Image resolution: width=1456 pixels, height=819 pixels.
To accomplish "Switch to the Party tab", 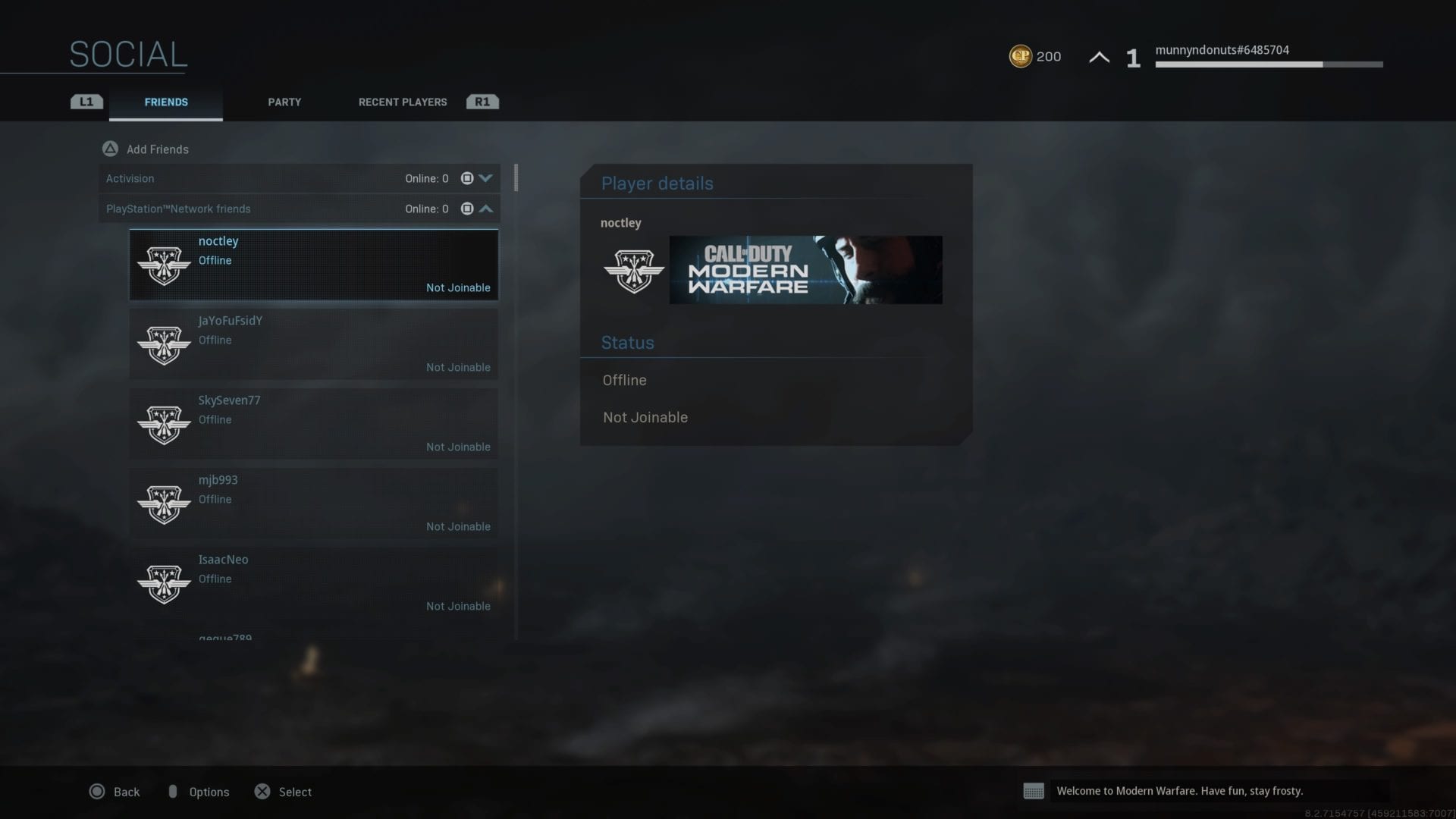I will point(284,102).
